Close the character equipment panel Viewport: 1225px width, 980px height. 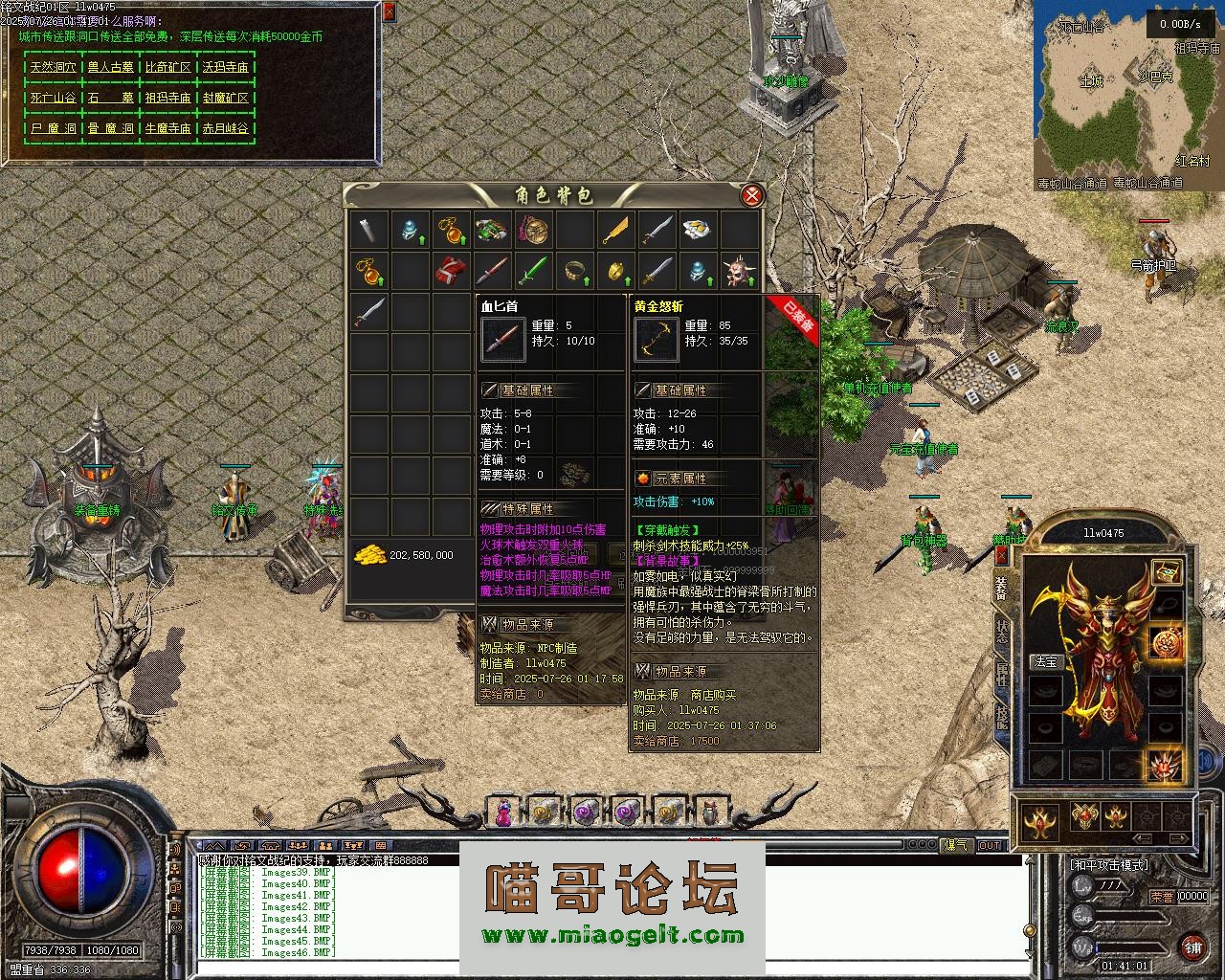[1001, 554]
